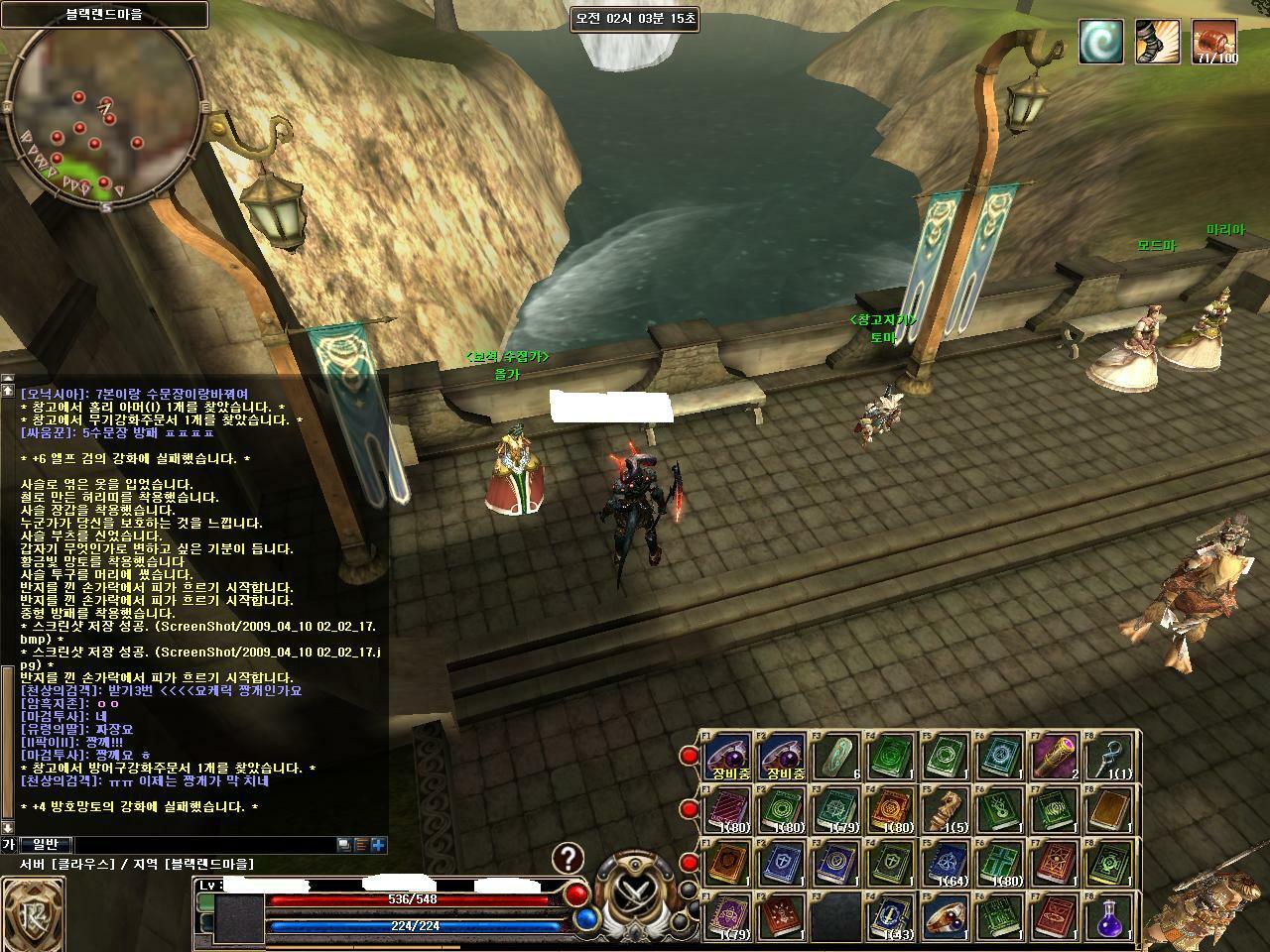Open the meat food gauge icon
Viewport: 1270px width, 952px height.
1213,43
